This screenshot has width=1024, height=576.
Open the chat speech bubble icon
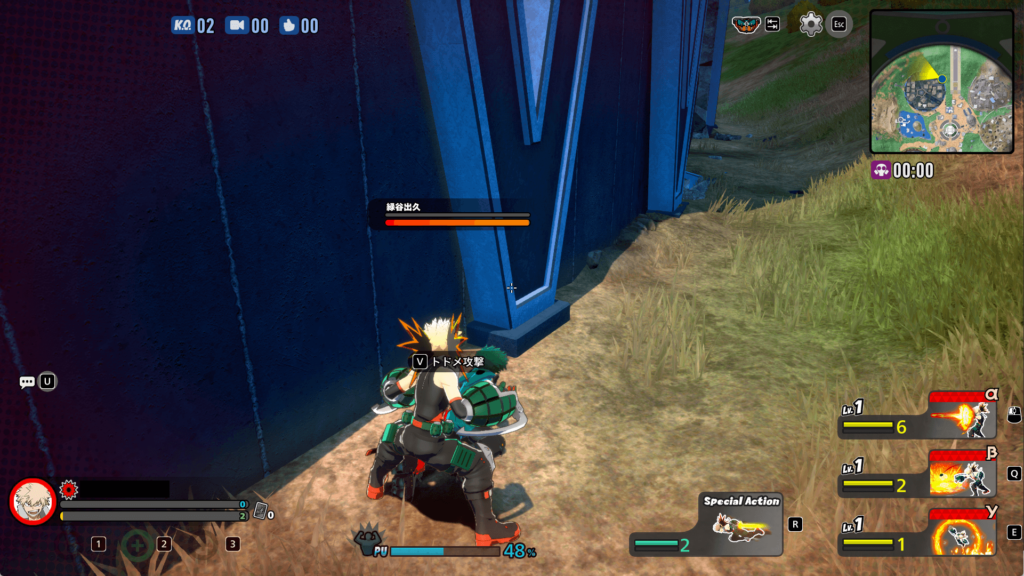click(x=27, y=382)
